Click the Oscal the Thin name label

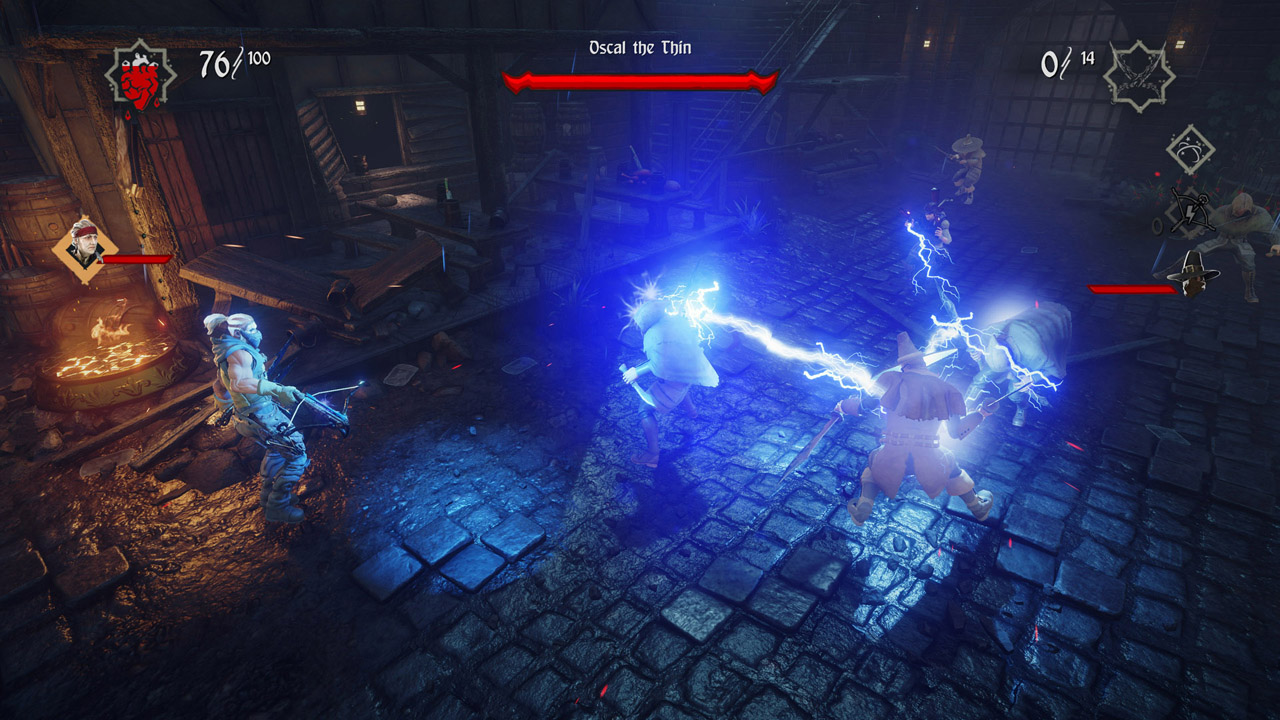[640, 45]
